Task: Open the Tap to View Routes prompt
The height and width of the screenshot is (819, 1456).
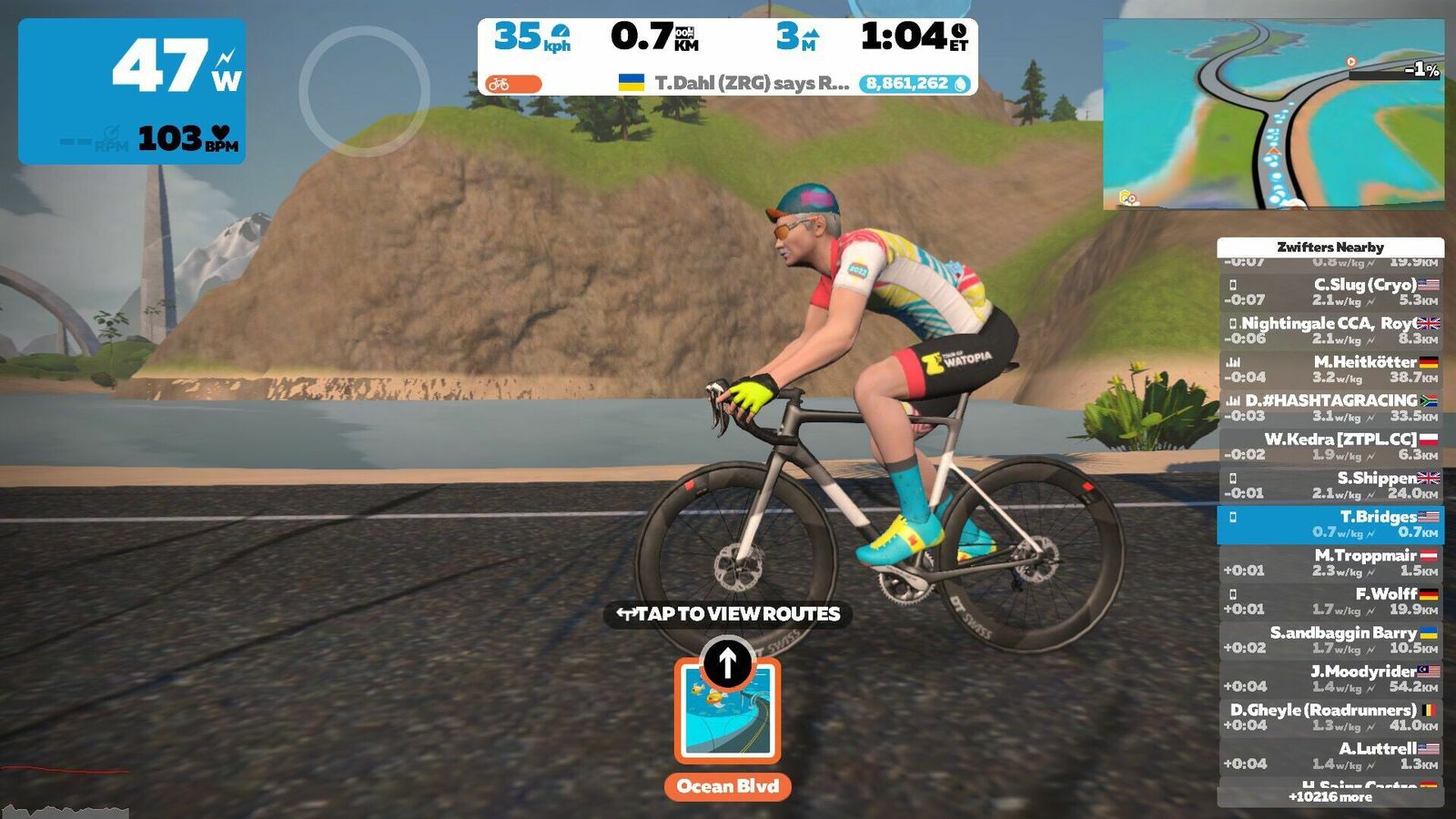Action: [x=728, y=614]
